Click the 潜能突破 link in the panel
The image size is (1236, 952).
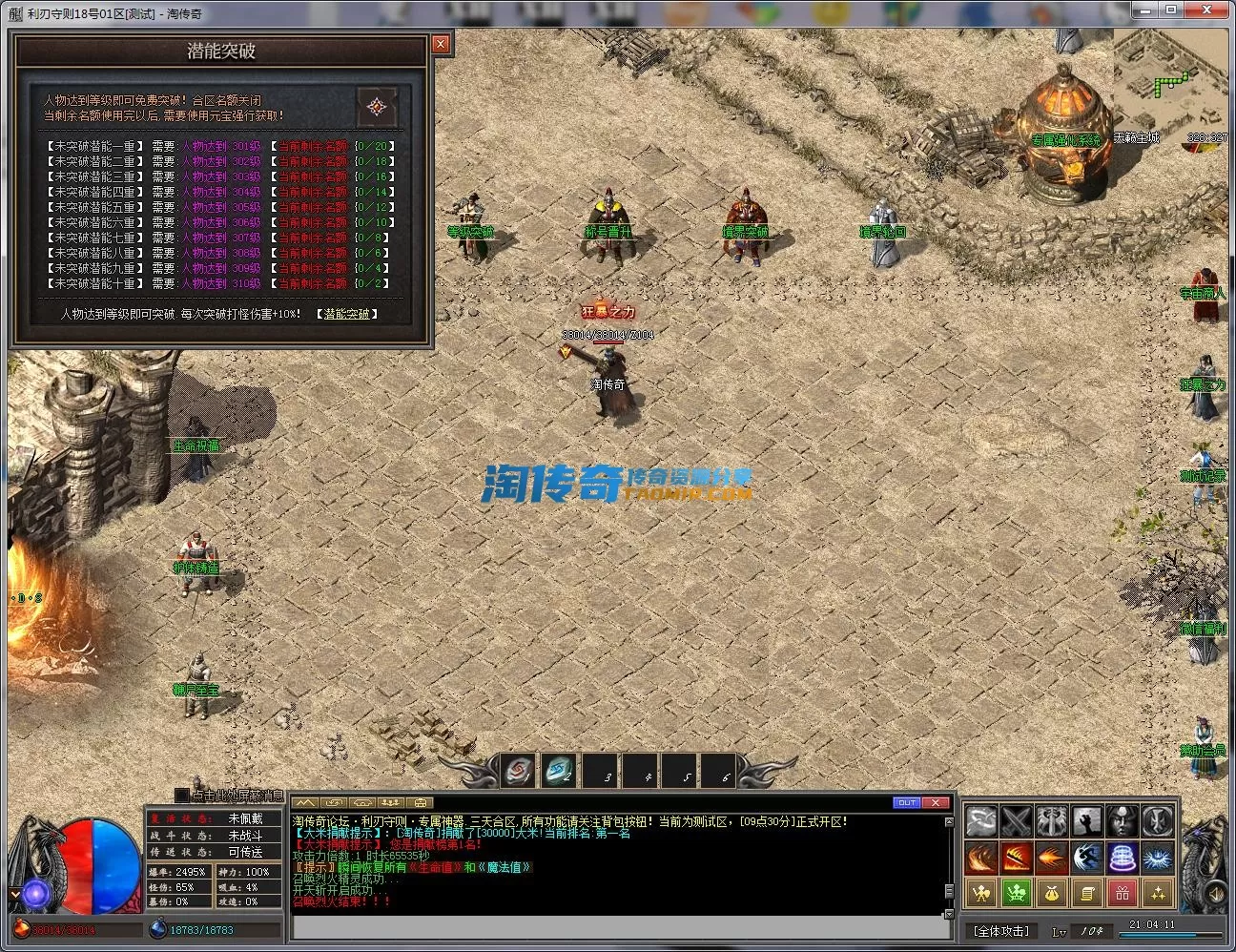346,314
